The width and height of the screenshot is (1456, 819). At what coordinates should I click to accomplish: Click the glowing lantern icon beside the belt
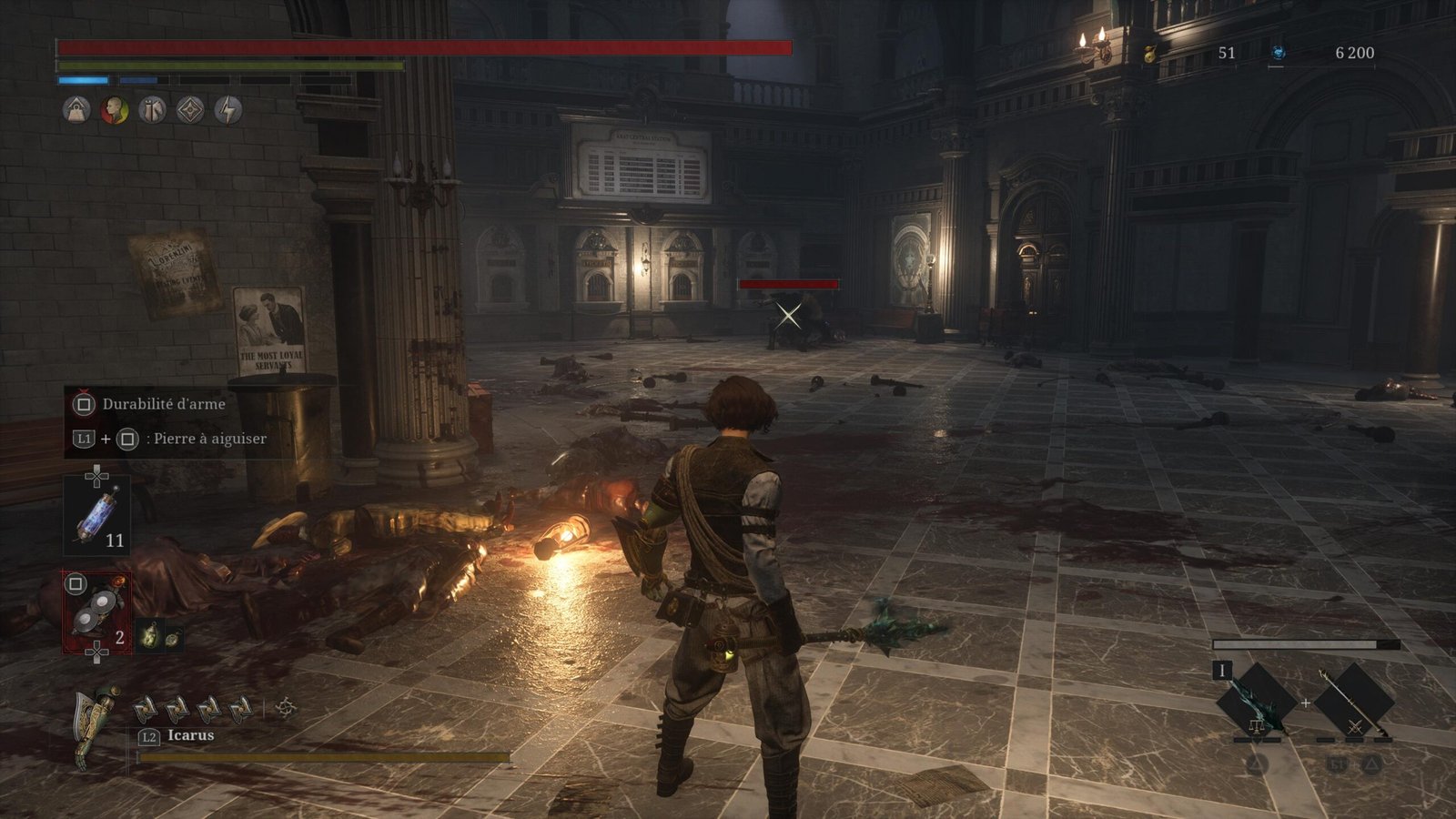point(150,634)
